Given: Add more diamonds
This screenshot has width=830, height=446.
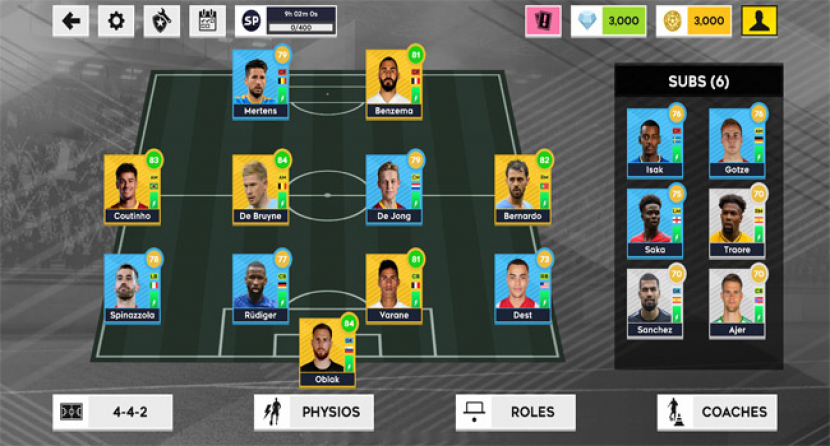Looking at the screenshot, I should [608, 20].
